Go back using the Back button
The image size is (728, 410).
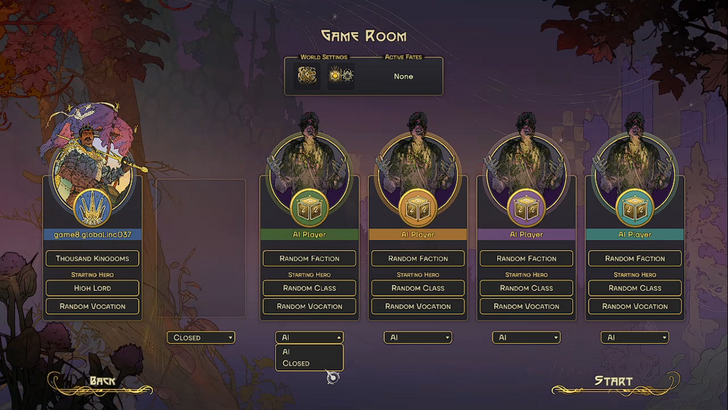102,381
